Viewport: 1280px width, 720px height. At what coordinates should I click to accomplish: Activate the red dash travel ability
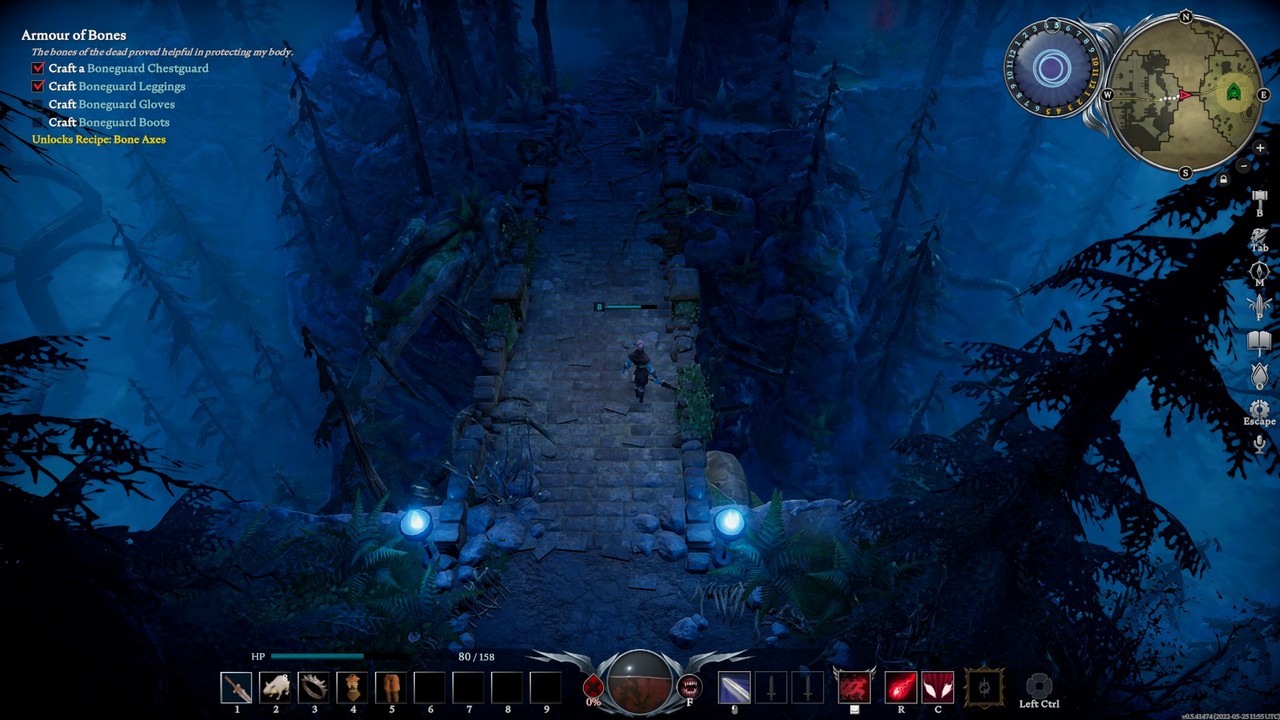pyautogui.click(x=854, y=688)
